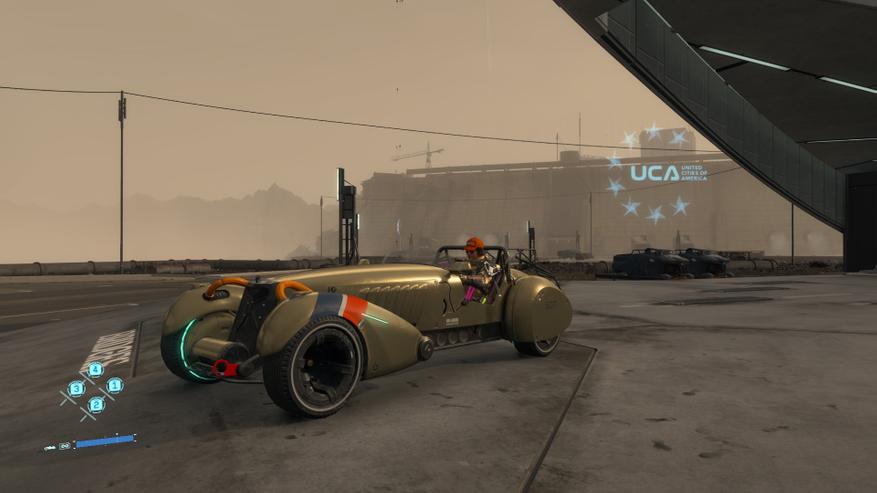This screenshot has height=493, width=877.
Task: Click quick slot number 4
Action: click(95, 369)
